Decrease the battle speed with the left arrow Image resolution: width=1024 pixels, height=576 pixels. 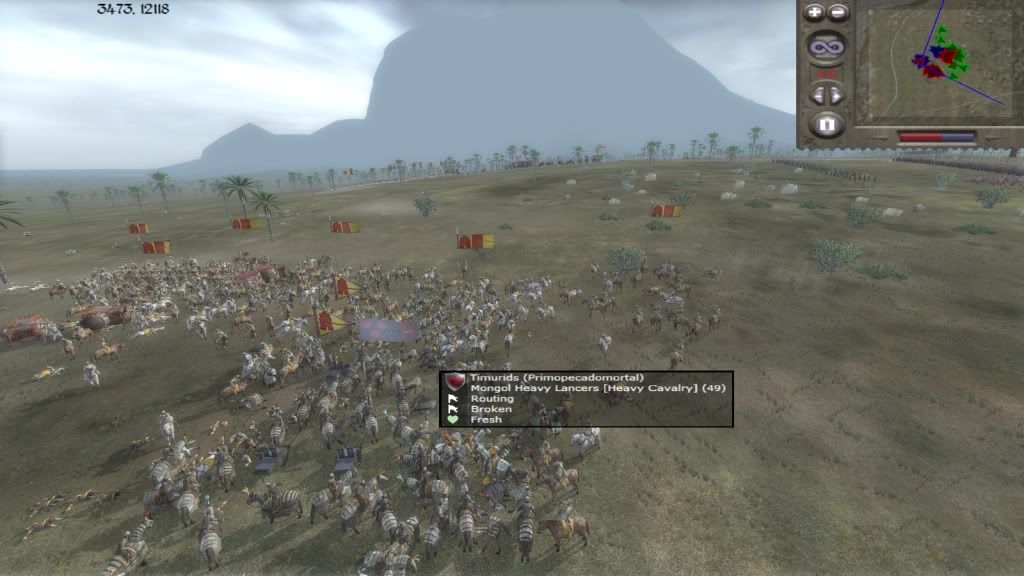tap(817, 94)
